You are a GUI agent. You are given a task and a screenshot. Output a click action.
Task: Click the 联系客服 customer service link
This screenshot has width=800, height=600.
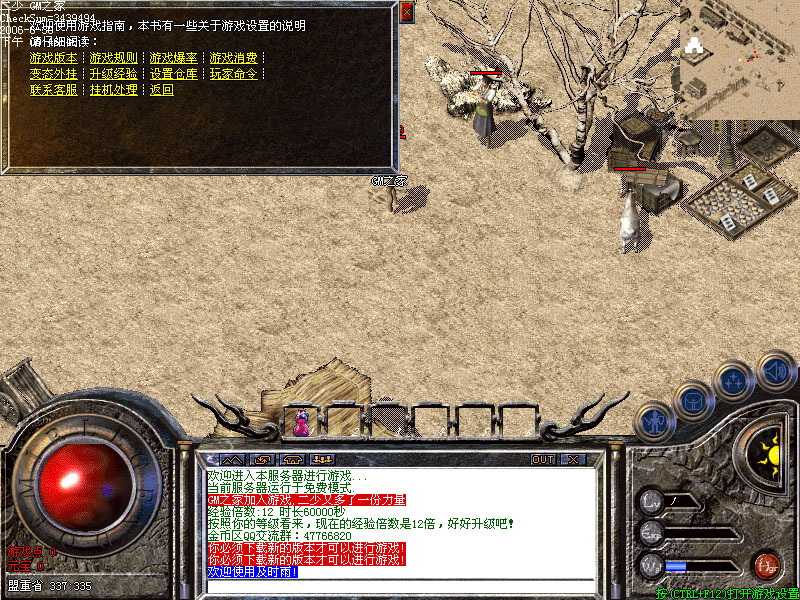click(53, 90)
